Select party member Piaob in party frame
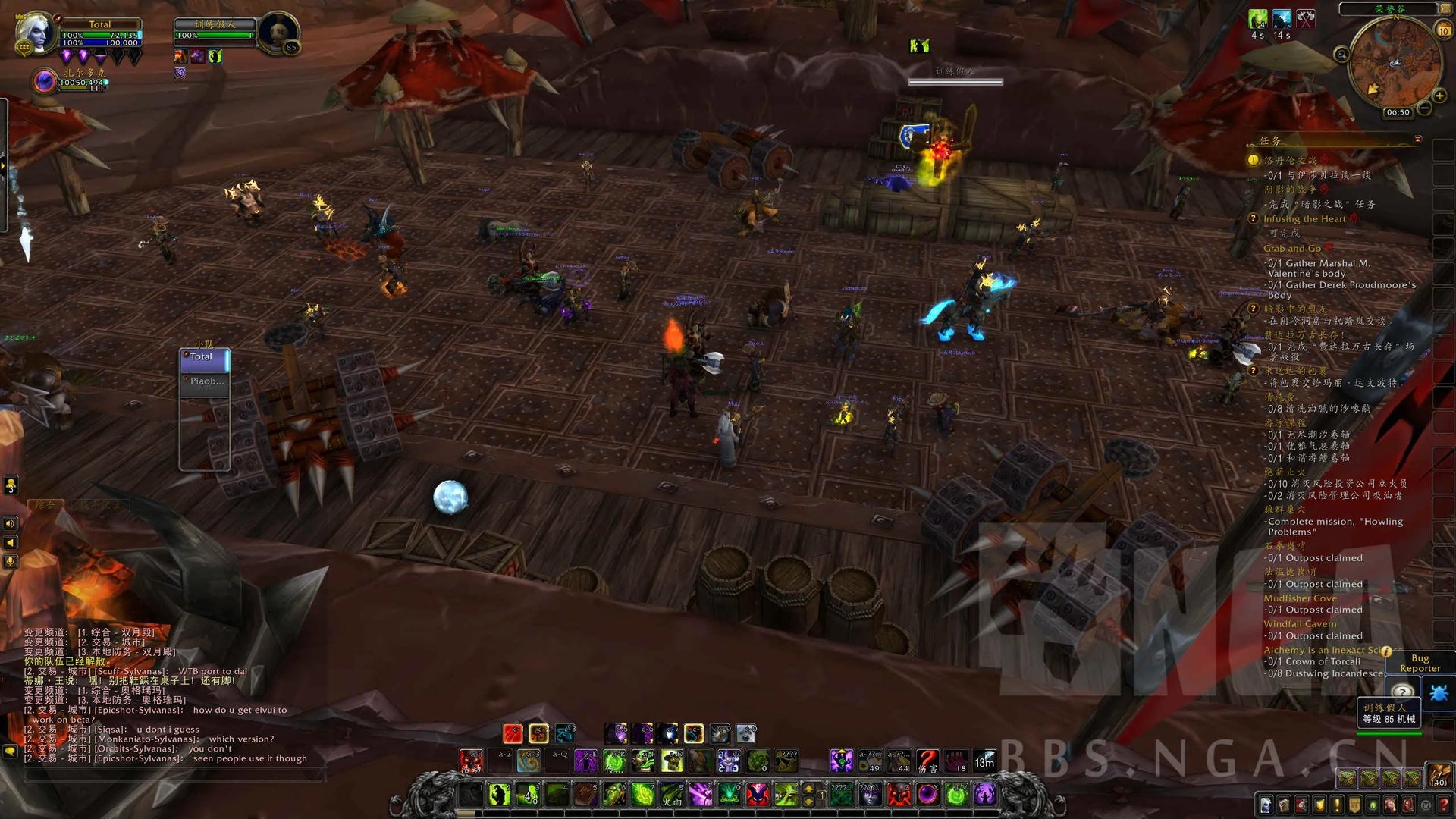Screen dimensions: 1456x819 coord(205,381)
